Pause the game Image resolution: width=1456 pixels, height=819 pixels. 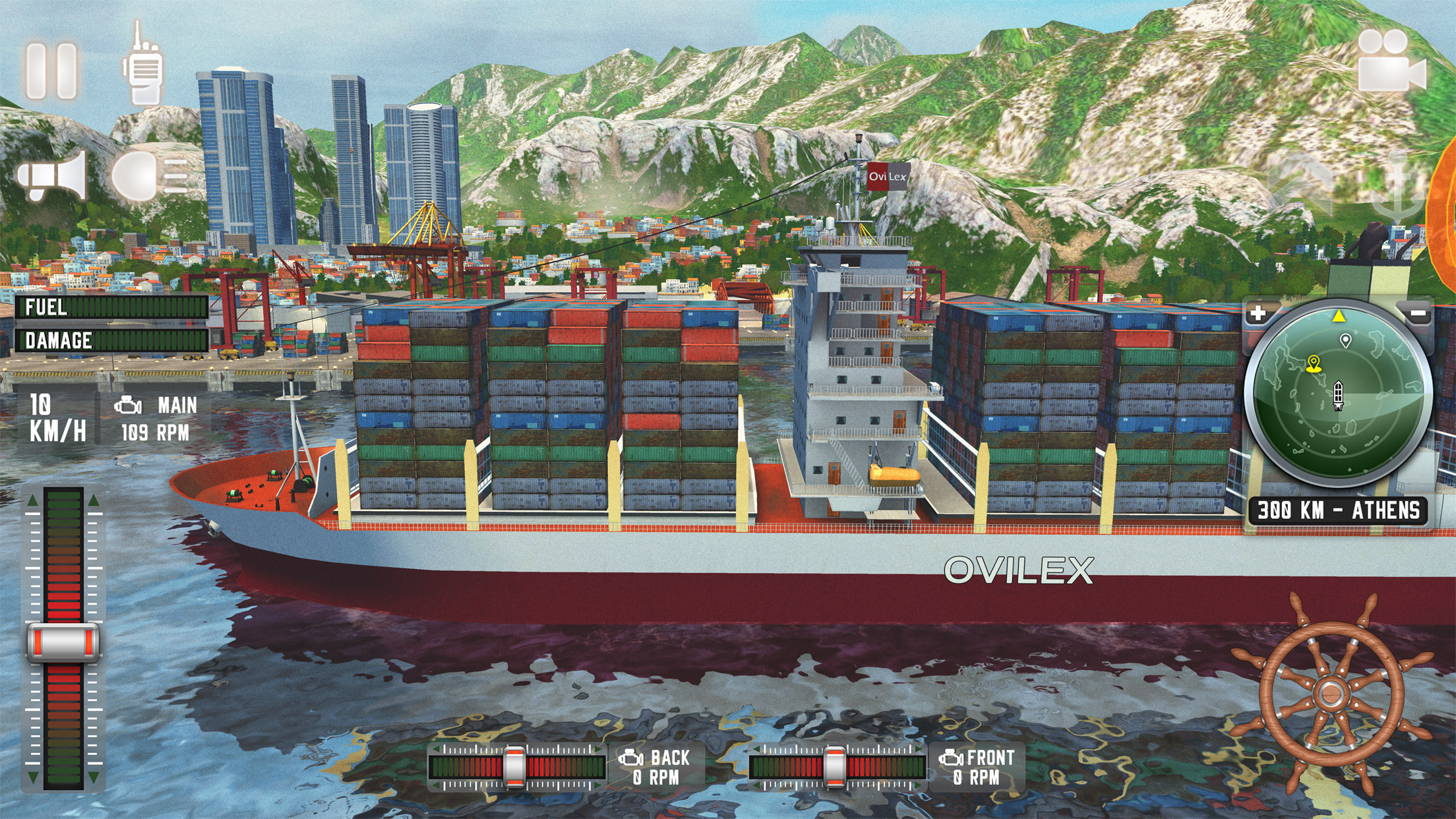[x=52, y=71]
